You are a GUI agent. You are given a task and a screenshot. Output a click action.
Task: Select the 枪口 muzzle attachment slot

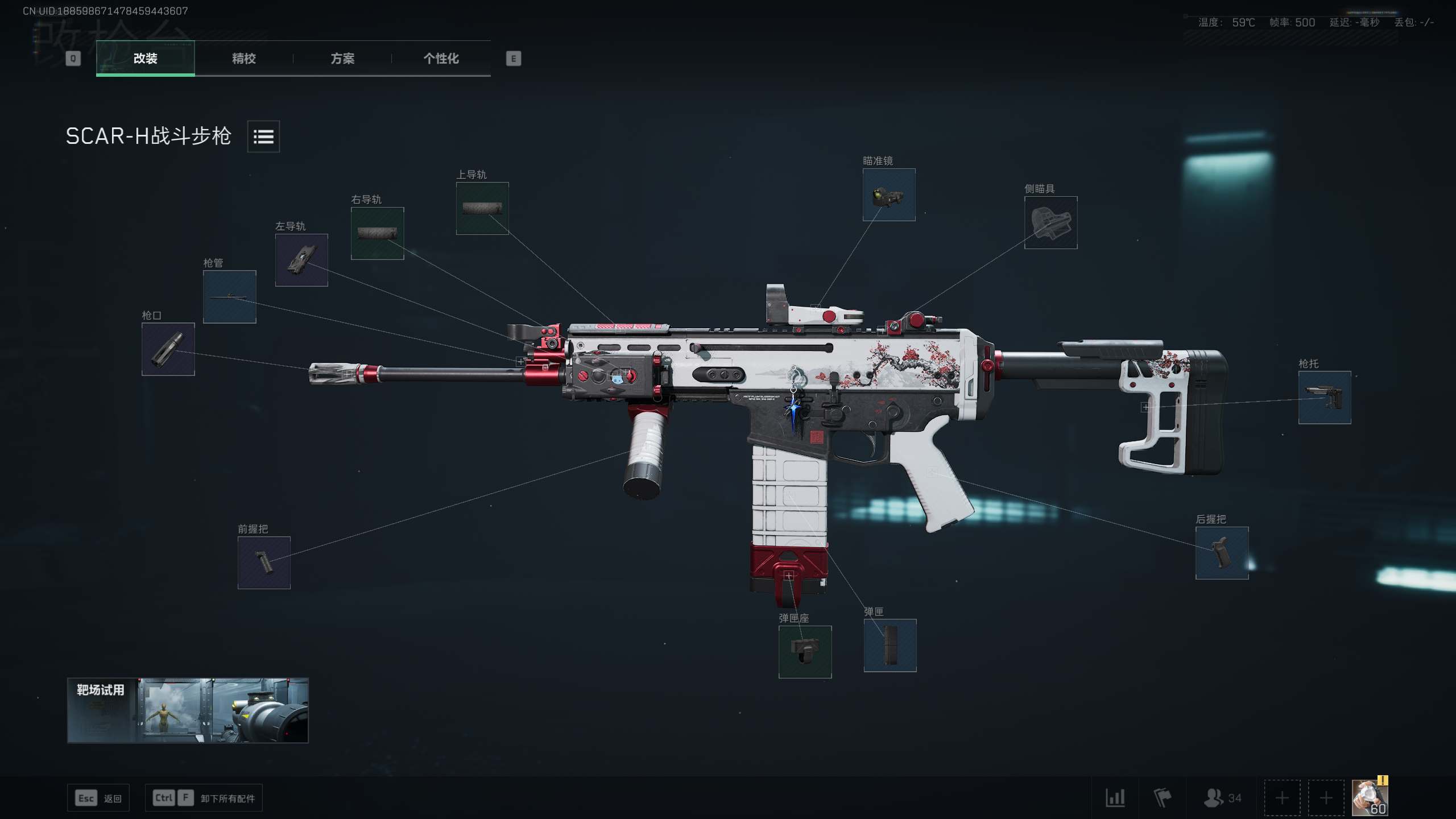(x=168, y=349)
